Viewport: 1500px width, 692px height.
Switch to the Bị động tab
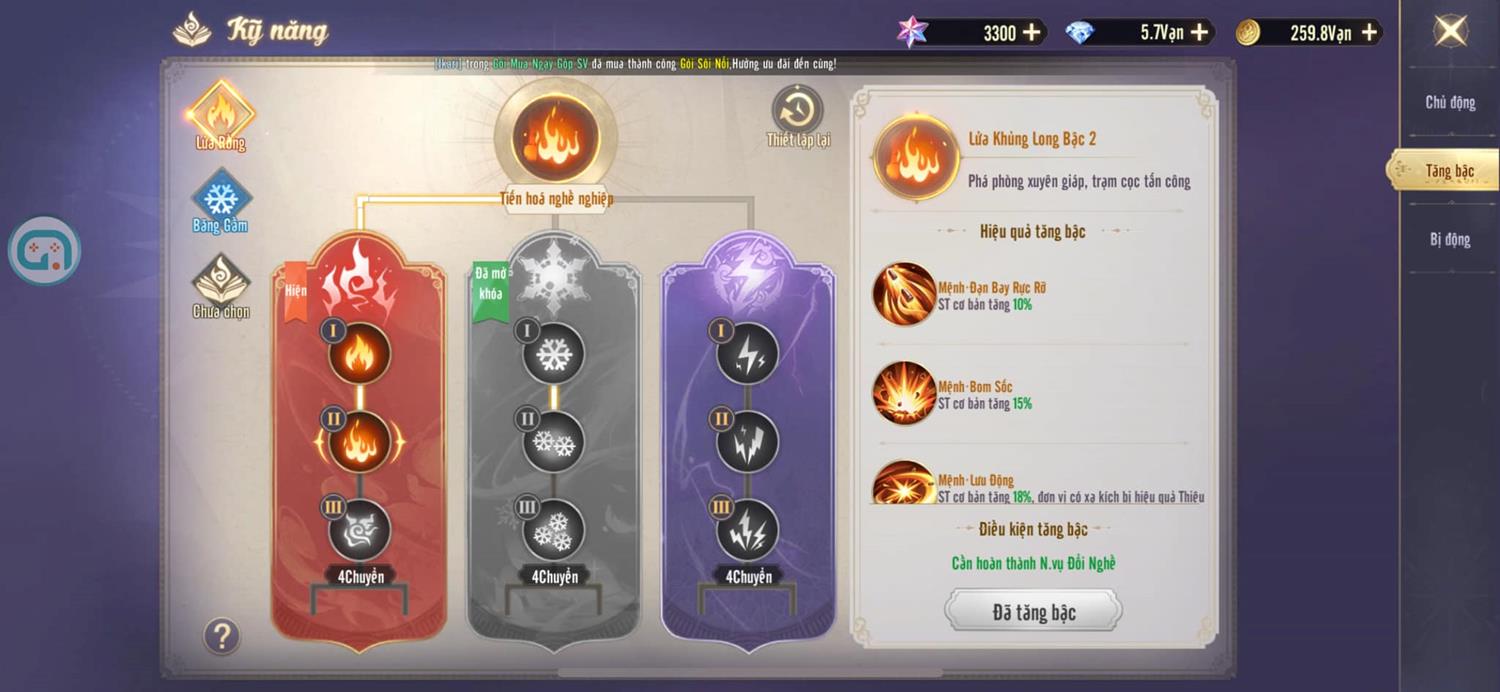pos(1450,239)
